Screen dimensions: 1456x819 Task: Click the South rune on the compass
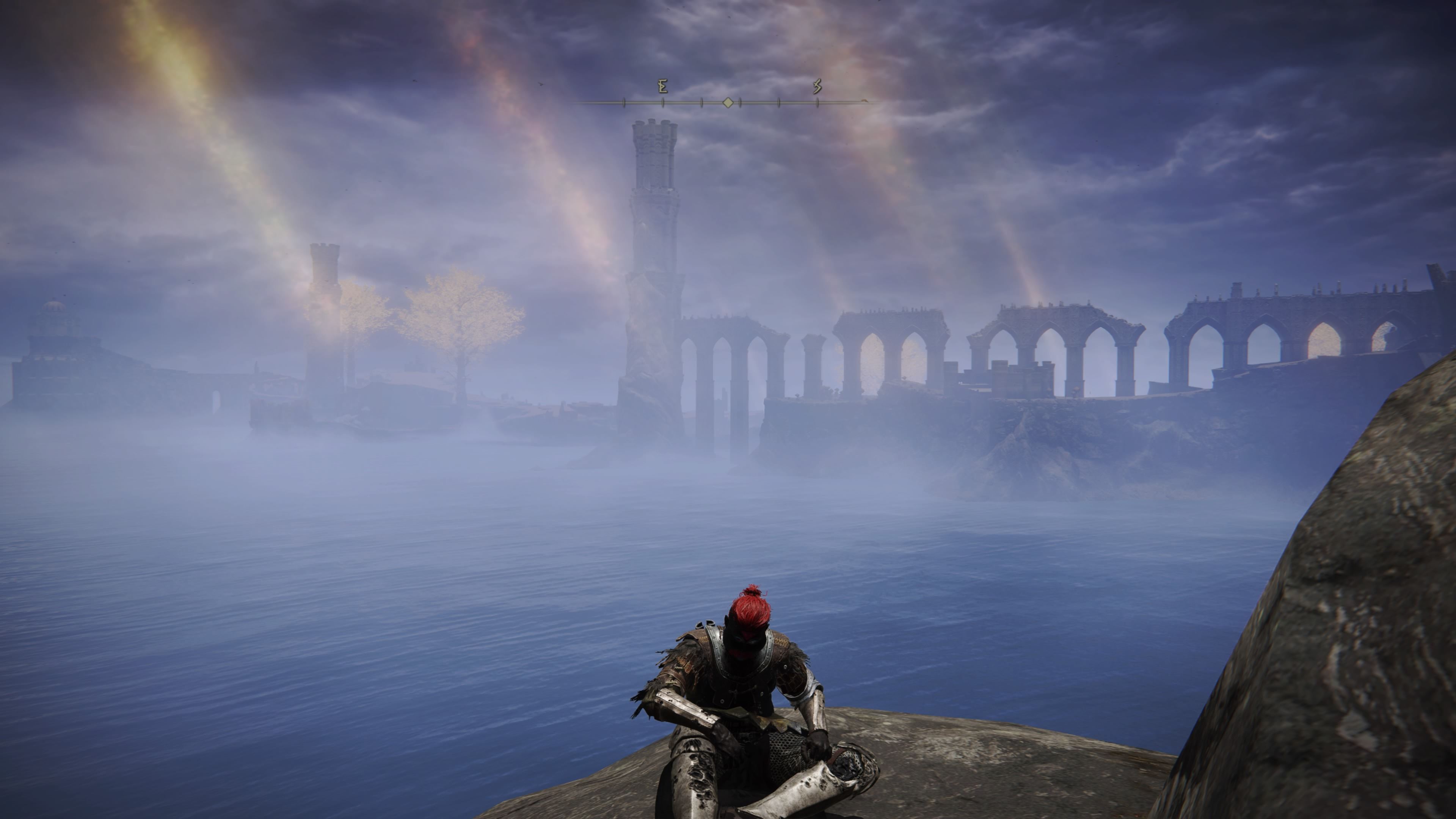click(x=817, y=87)
